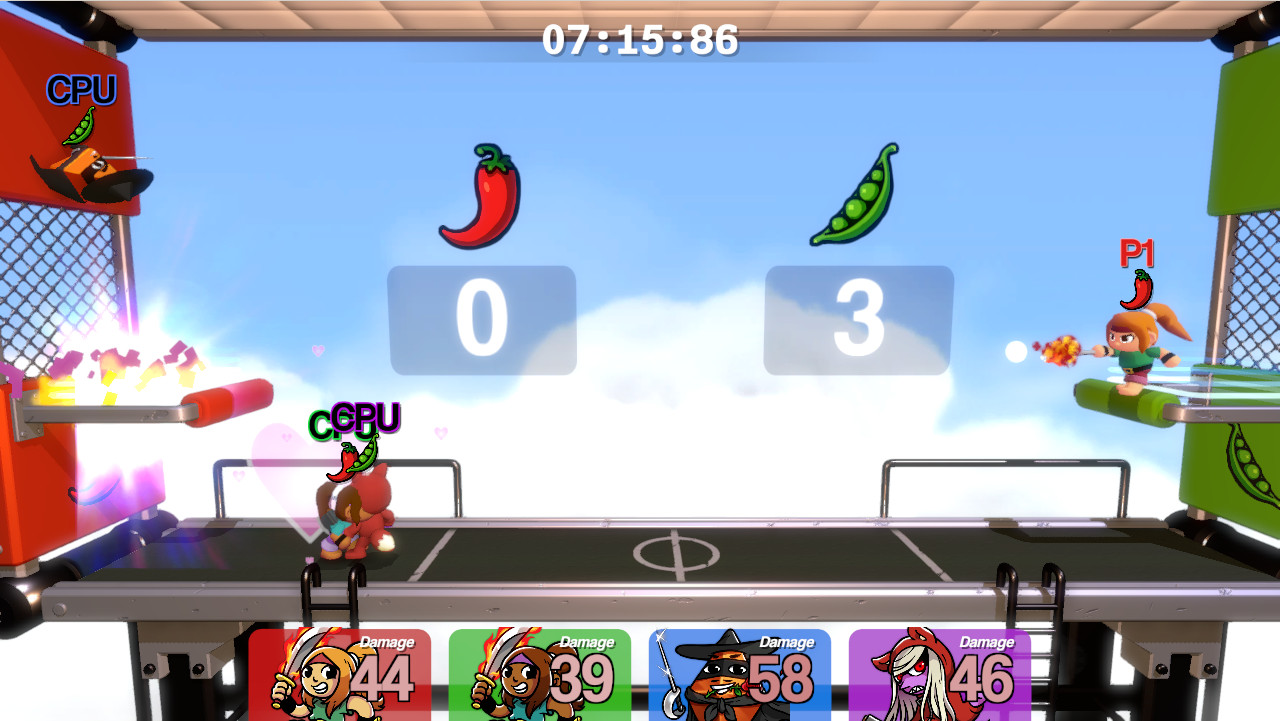
Task: Select the match timer at the top
Action: [639, 40]
